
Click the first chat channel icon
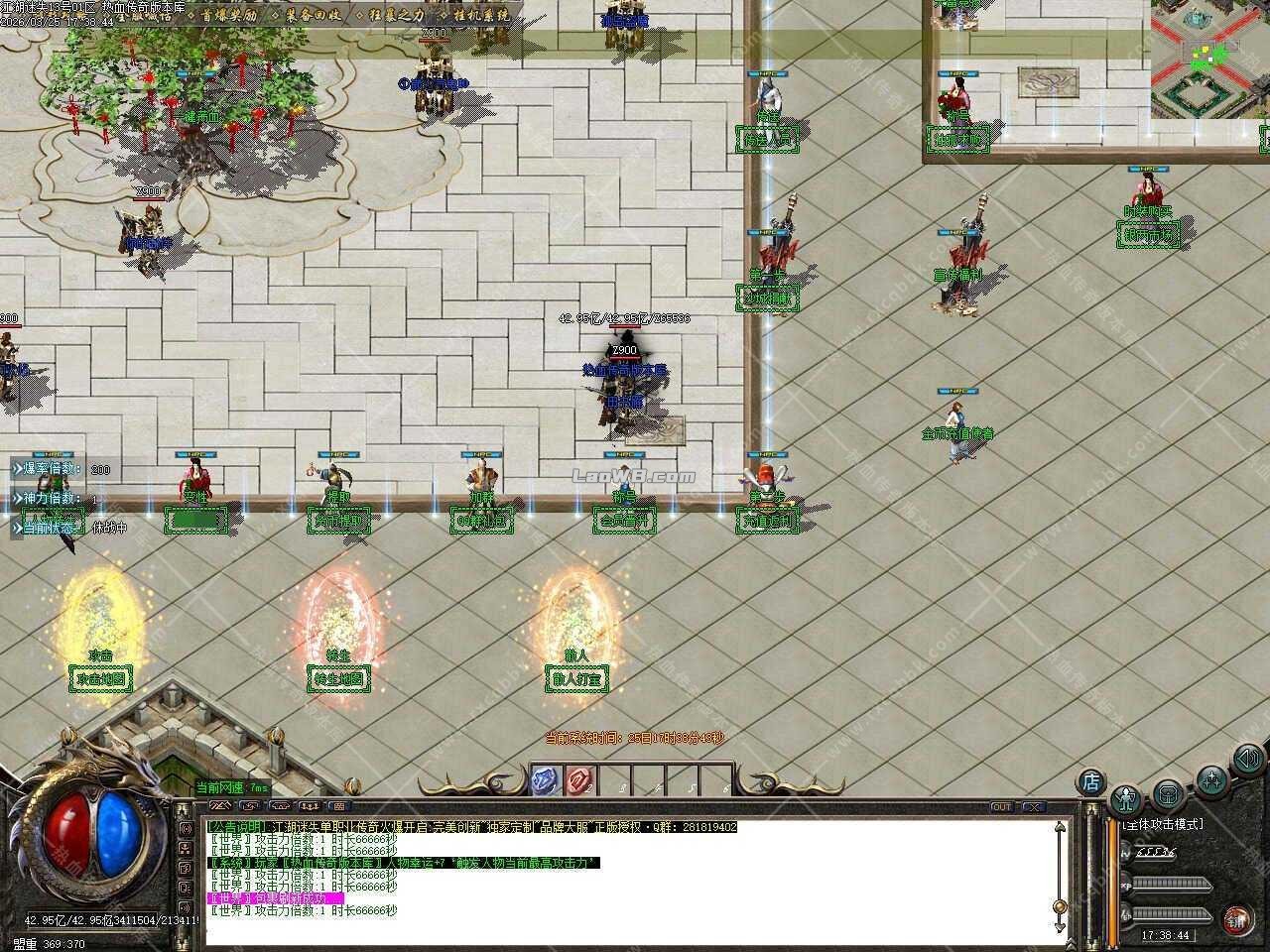click(x=219, y=805)
